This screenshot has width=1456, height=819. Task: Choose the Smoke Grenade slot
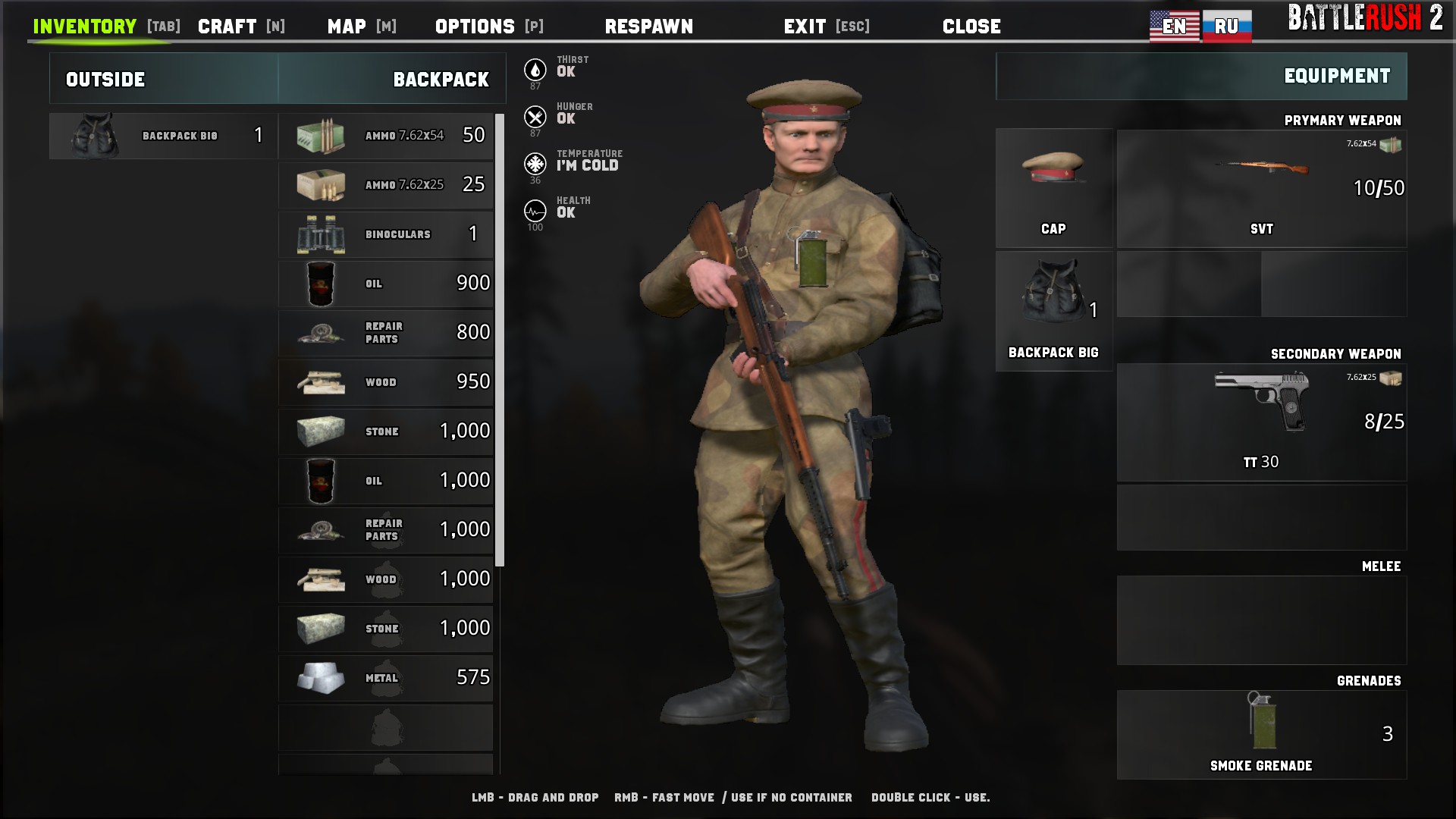click(1261, 734)
